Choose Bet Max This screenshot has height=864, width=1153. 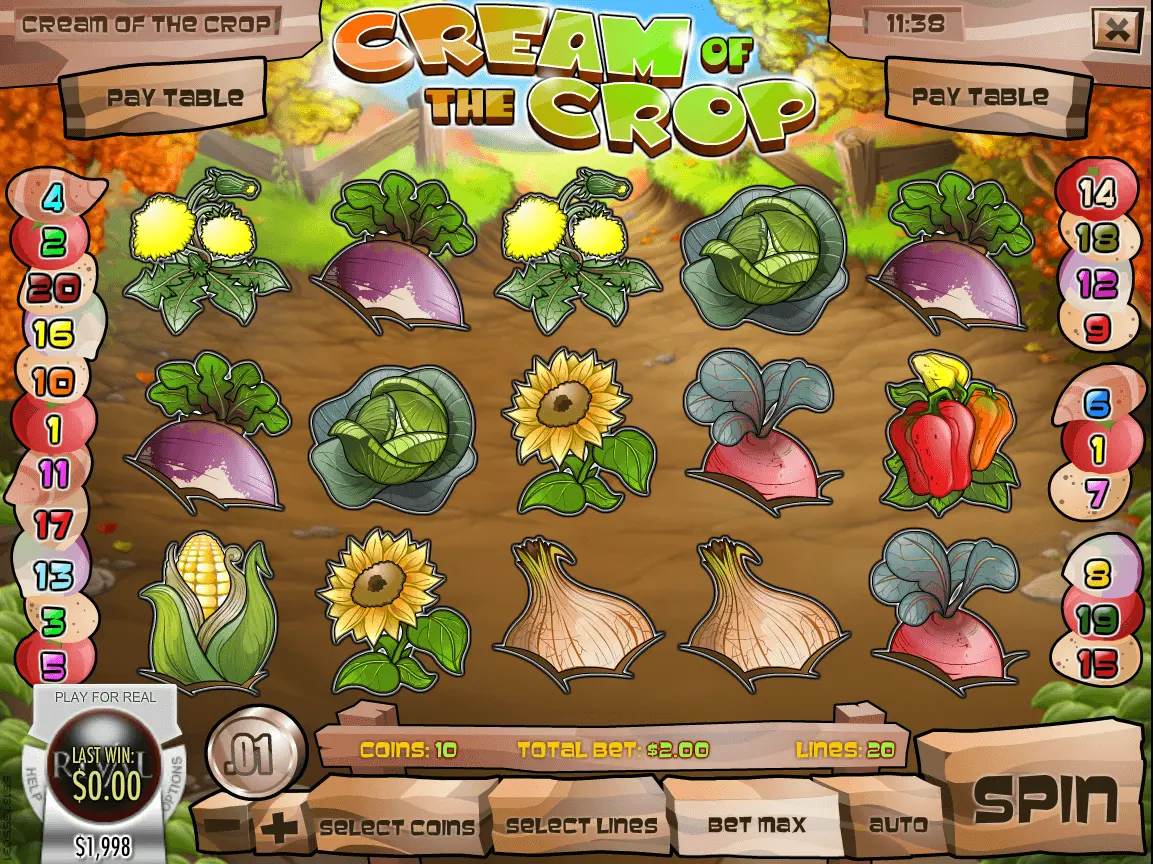click(755, 825)
